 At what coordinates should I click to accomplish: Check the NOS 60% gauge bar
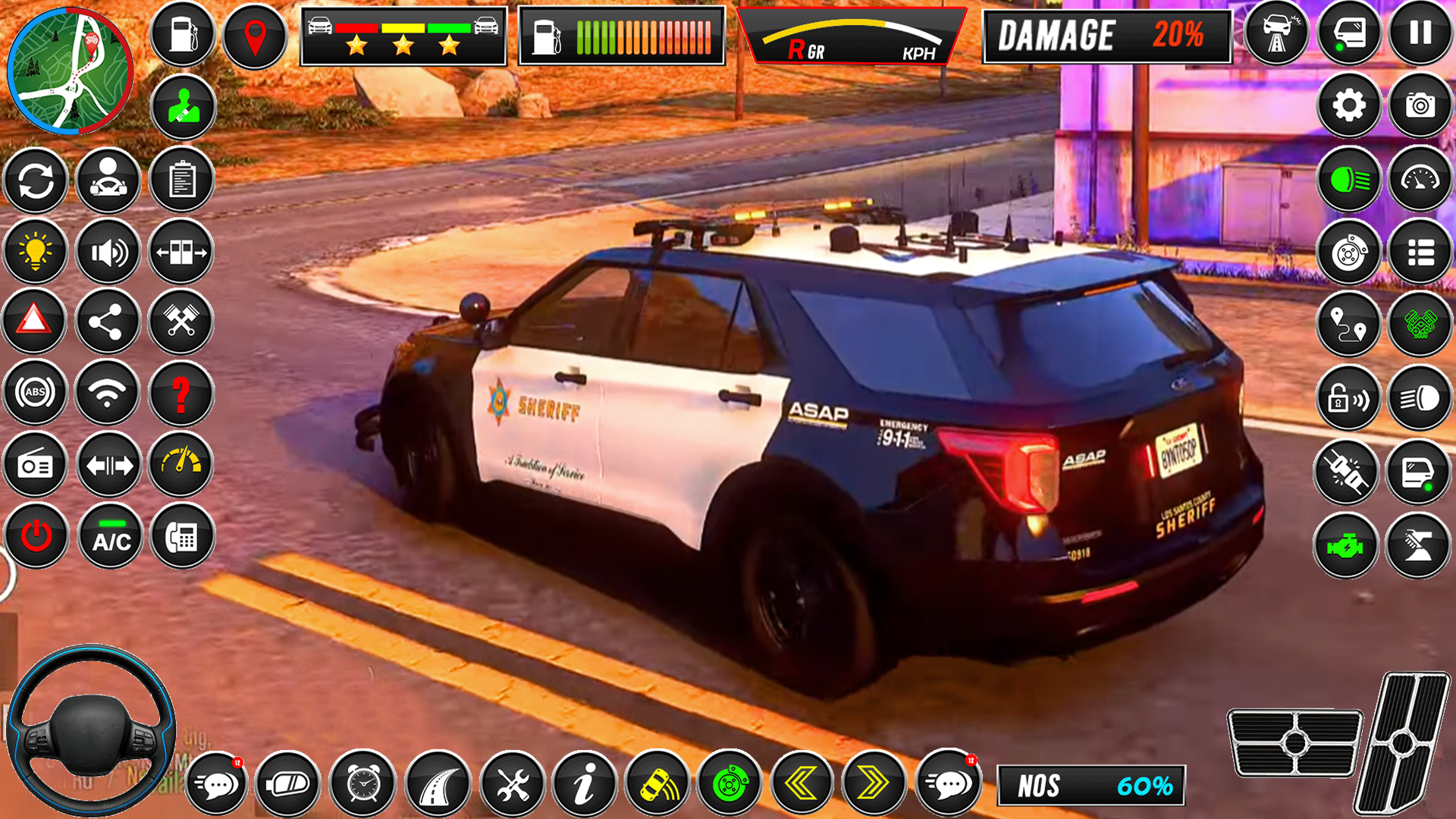(1092, 786)
